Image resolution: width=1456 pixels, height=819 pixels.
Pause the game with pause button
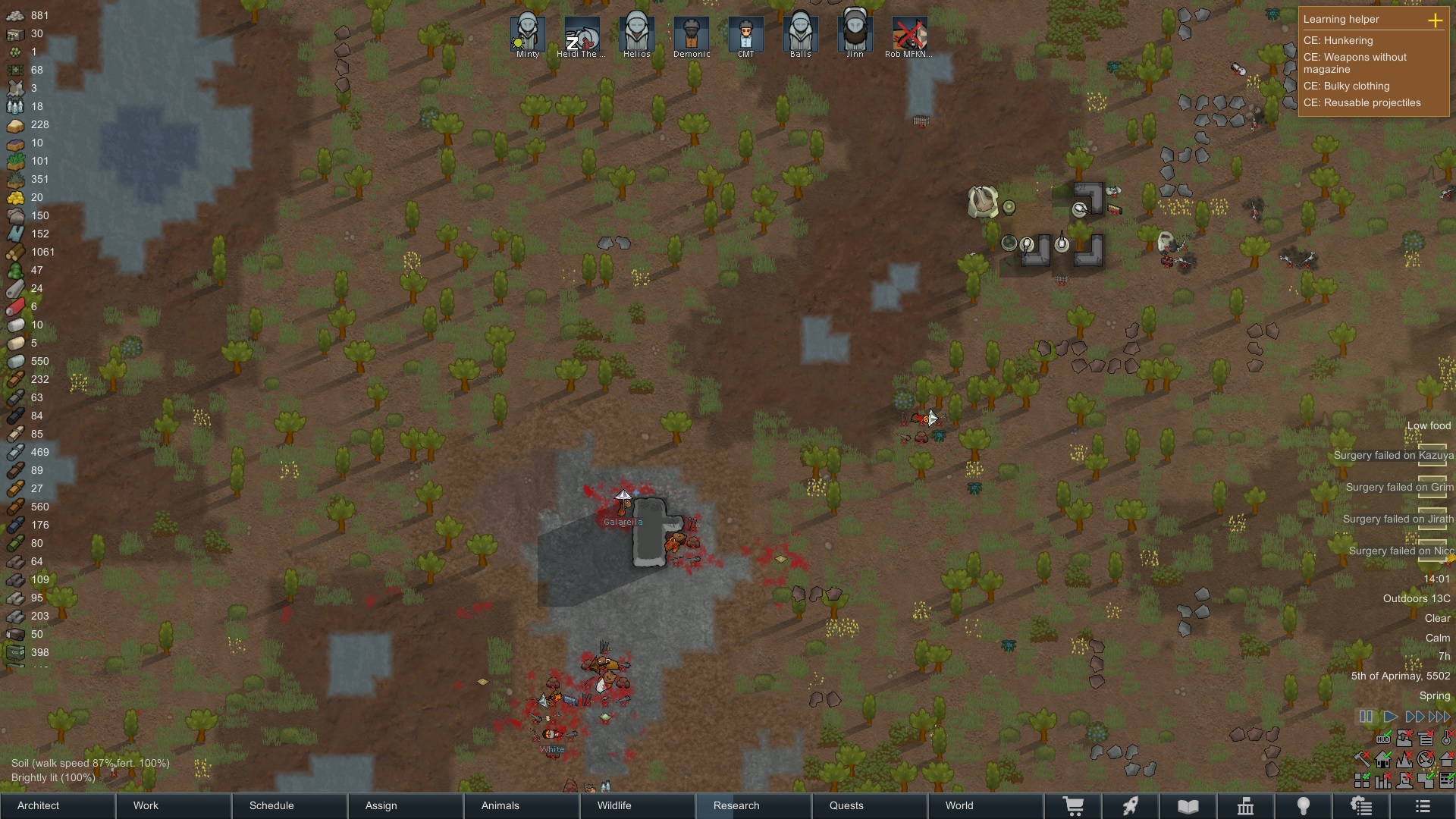(1366, 716)
